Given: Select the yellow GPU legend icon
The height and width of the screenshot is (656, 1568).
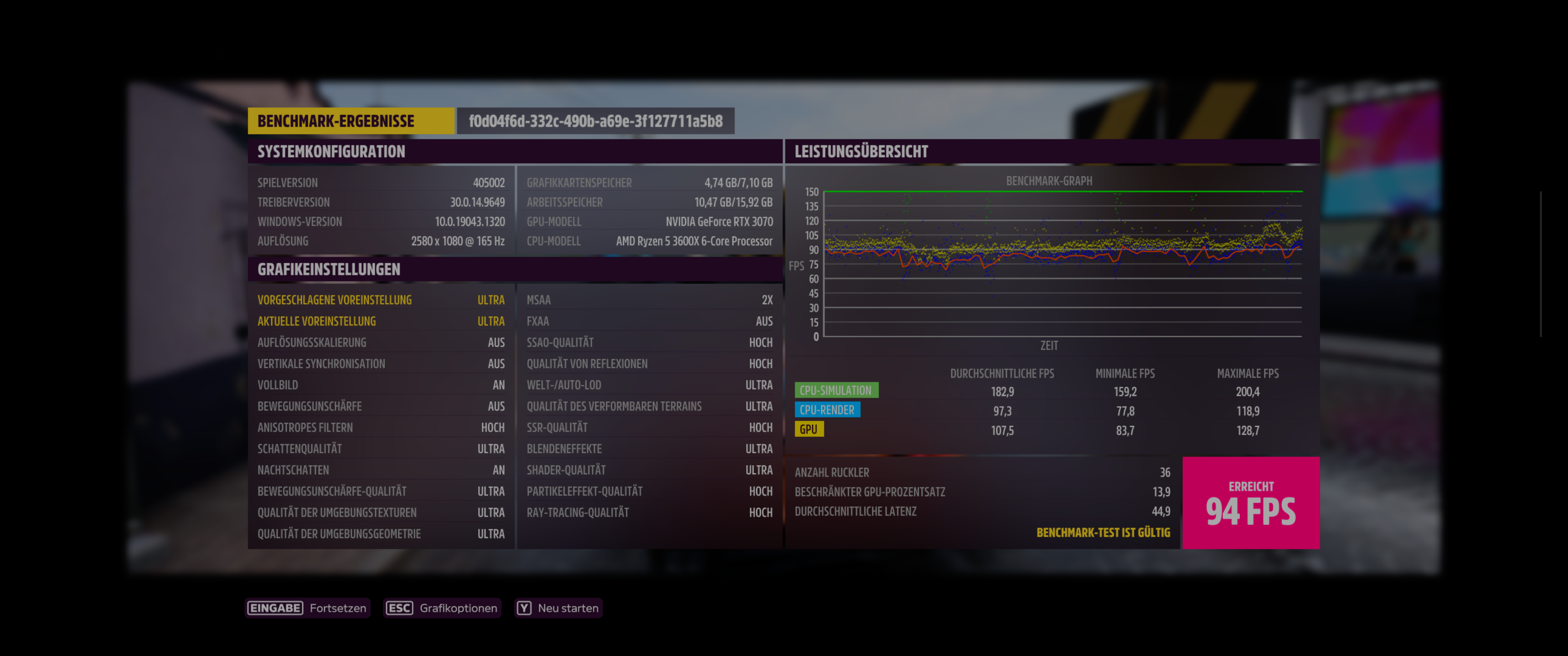Looking at the screenshot, I should [x=810, y=428].
